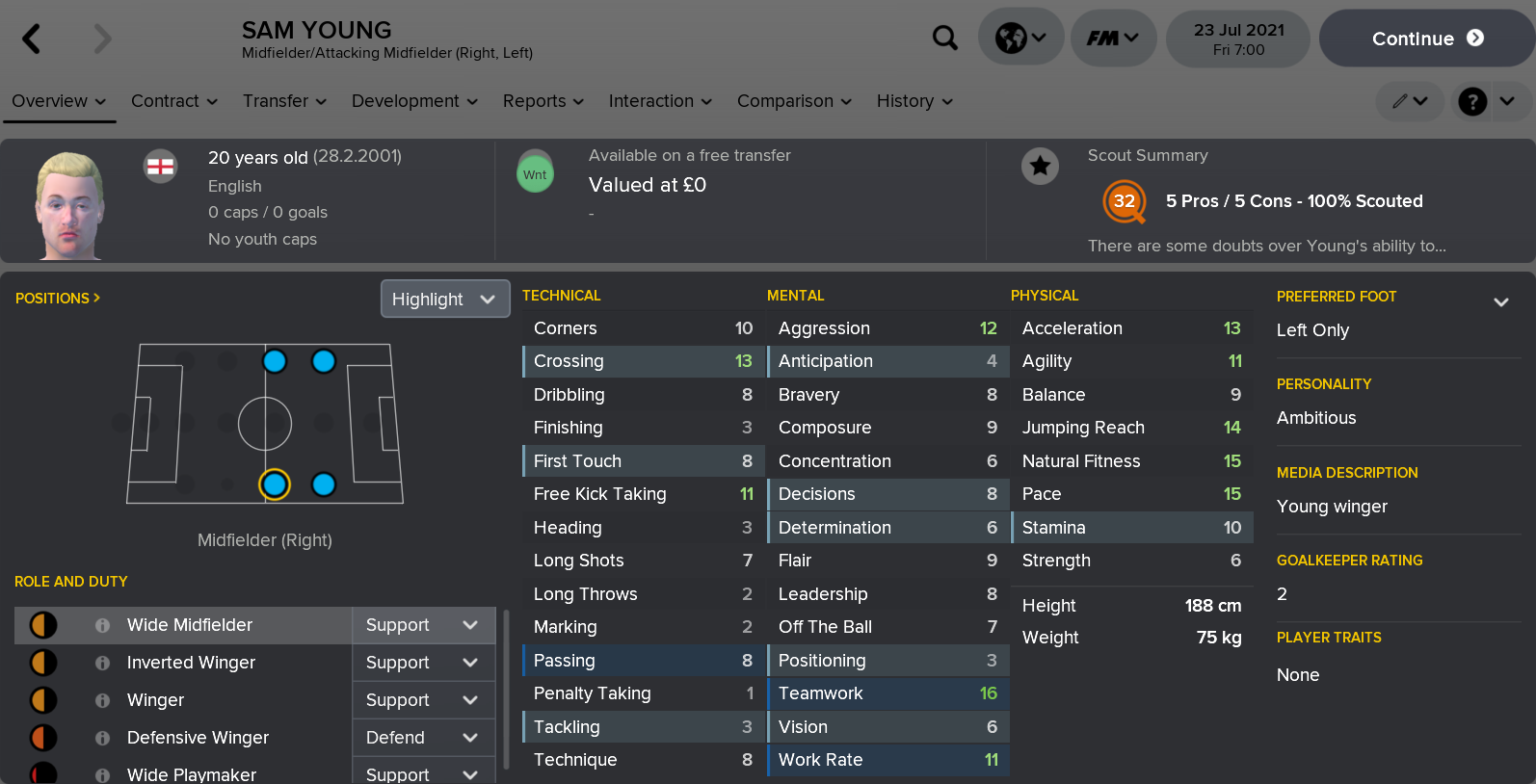Click the Inverted Winger role duty circle
This screenshot has height=784, width=1536.
40,663
